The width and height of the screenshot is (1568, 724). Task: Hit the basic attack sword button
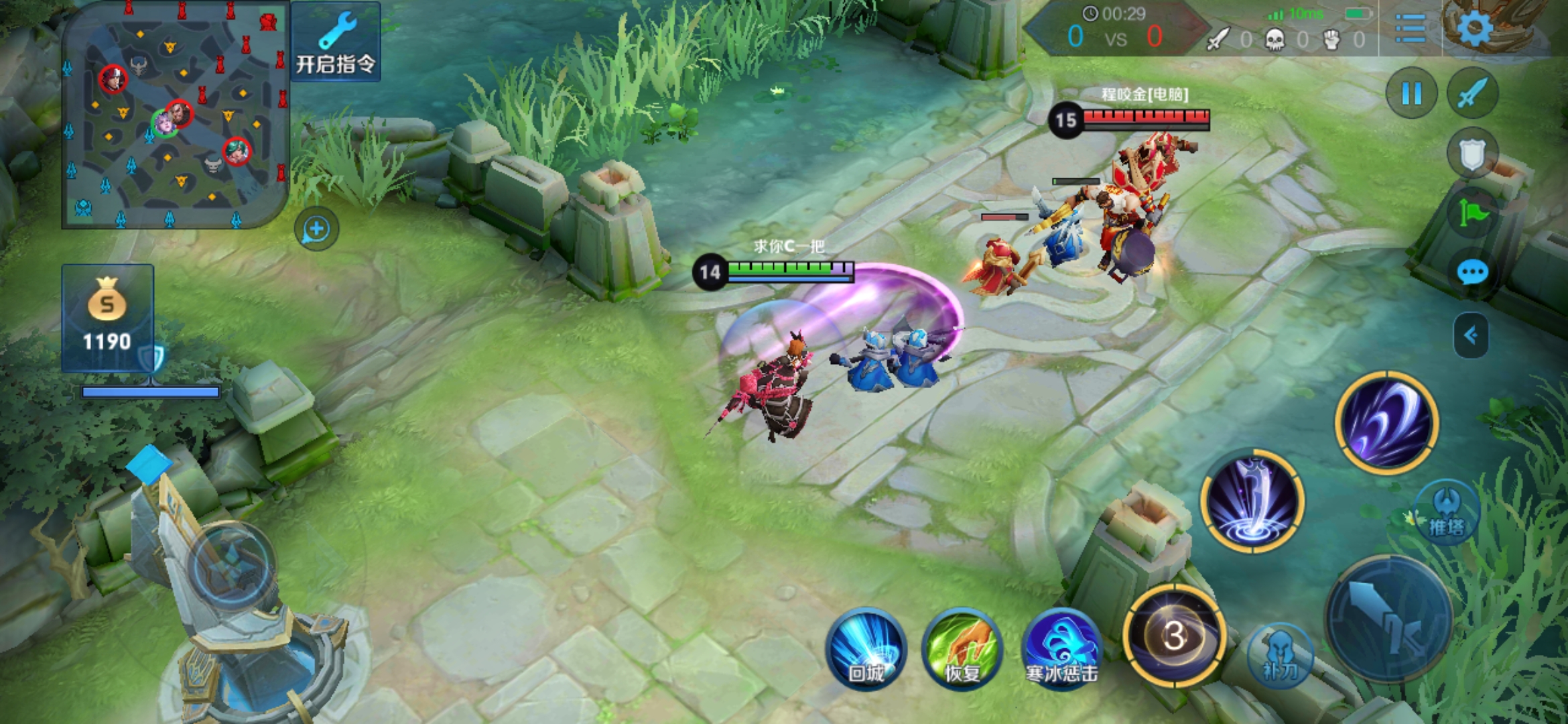[1388, 619]
